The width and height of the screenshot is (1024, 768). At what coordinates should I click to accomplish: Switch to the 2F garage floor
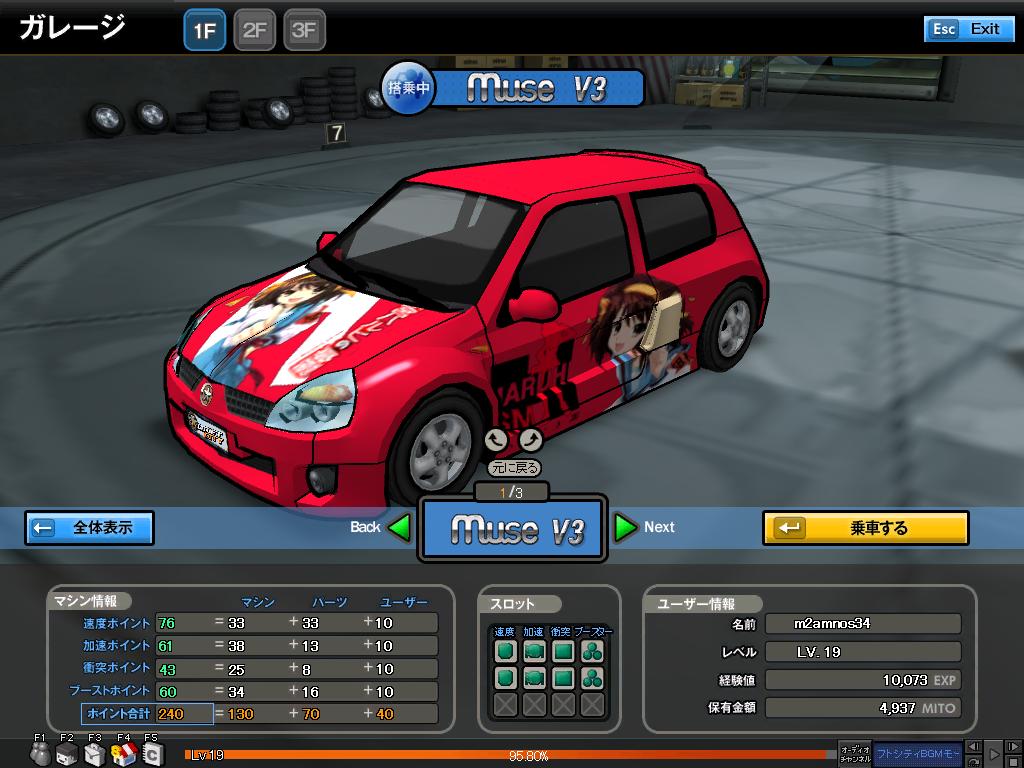point(255,30)
